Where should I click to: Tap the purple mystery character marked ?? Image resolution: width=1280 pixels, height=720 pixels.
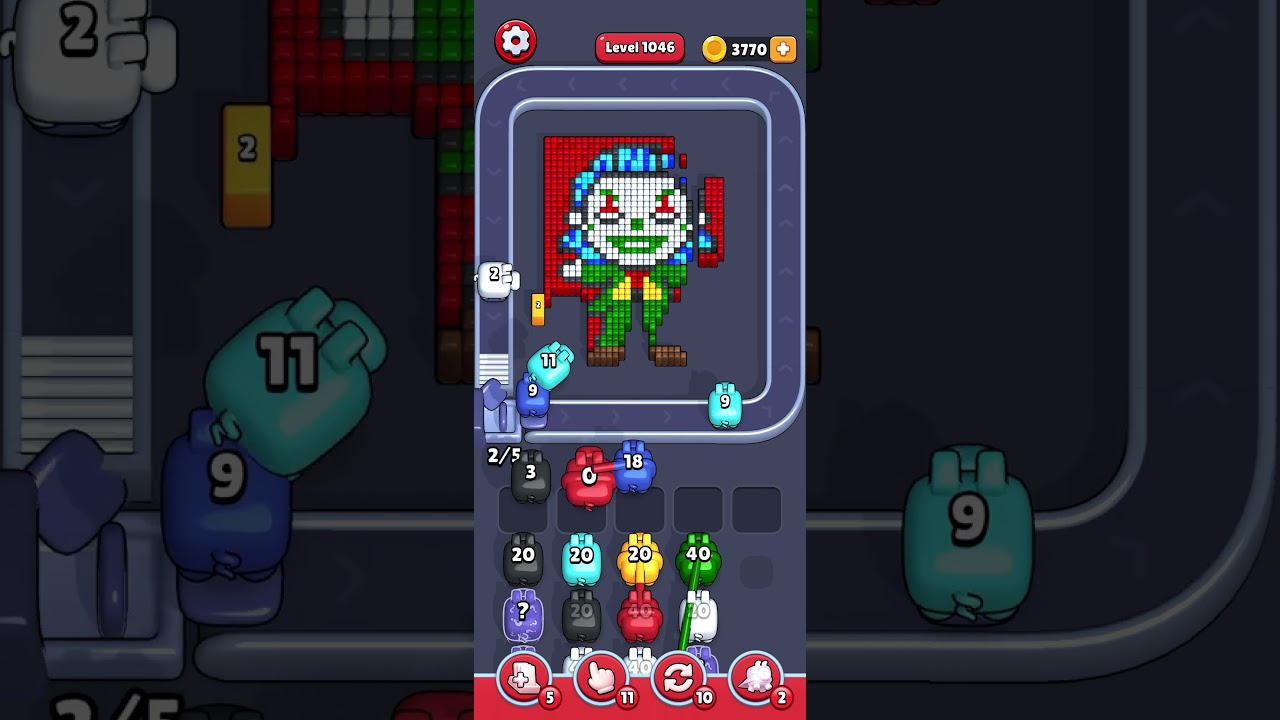coord(521,614)
